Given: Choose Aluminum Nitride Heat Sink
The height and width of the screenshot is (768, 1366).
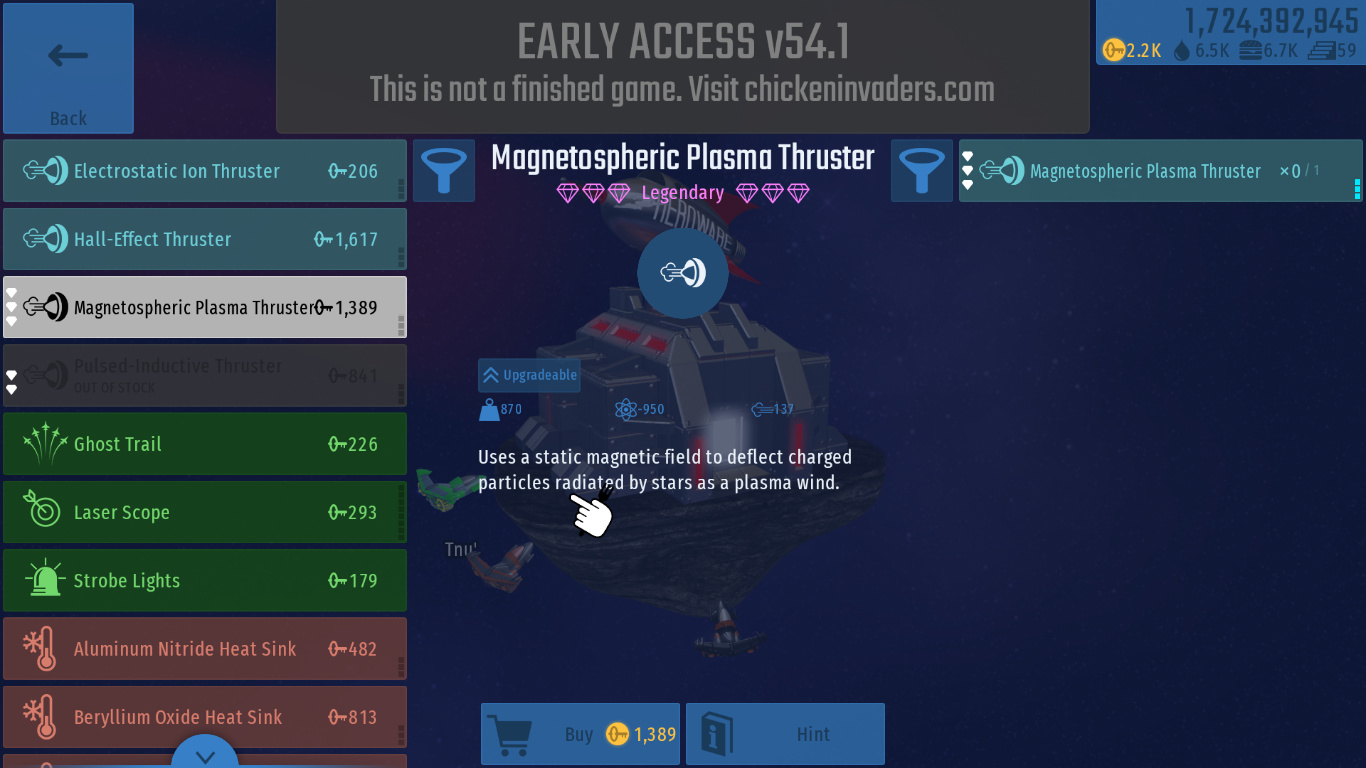Looking at the screenshot, I should [x=205, y=649].
